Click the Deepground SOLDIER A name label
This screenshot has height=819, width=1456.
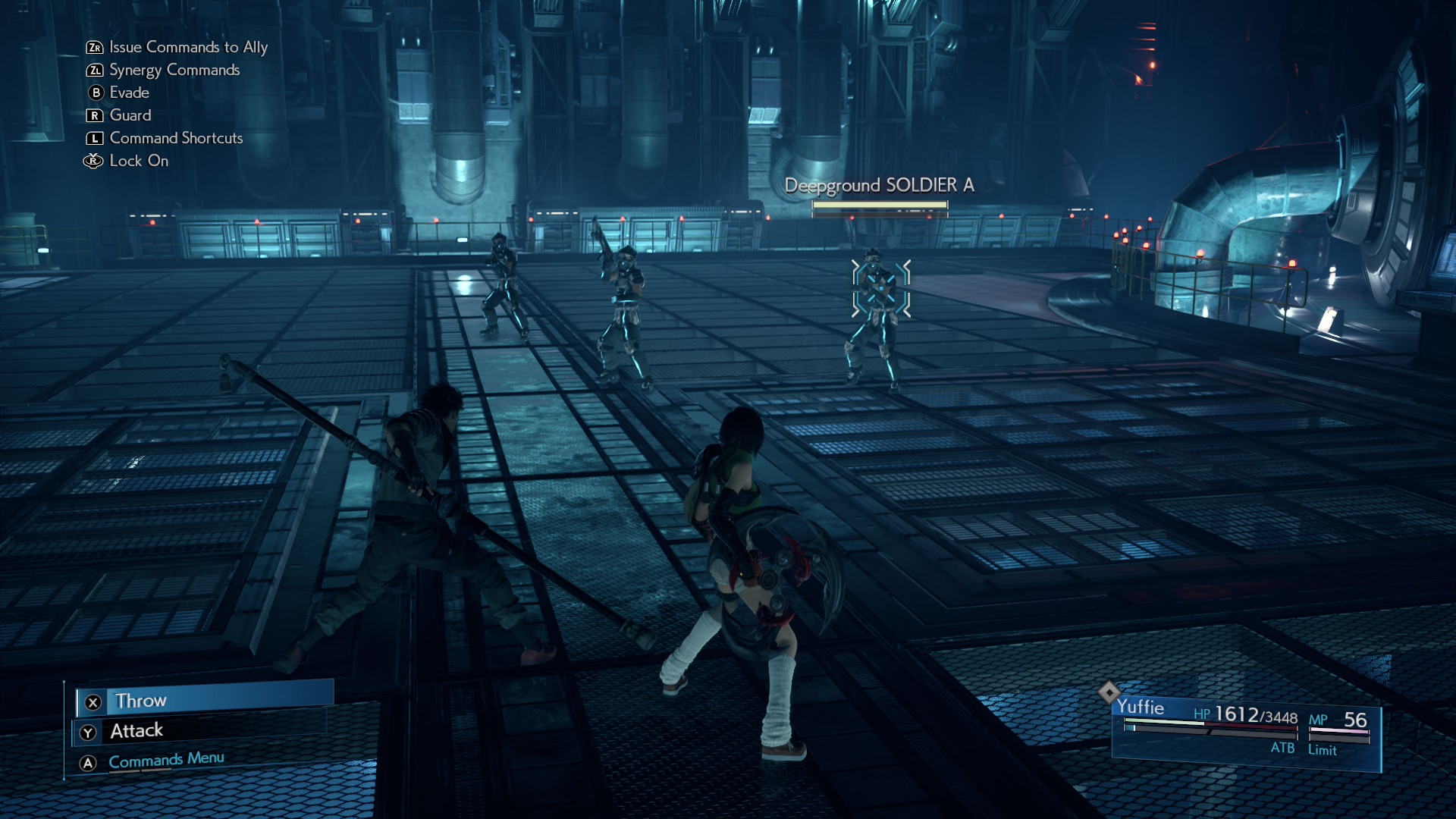pyautogui.click(x=880, y=184)
